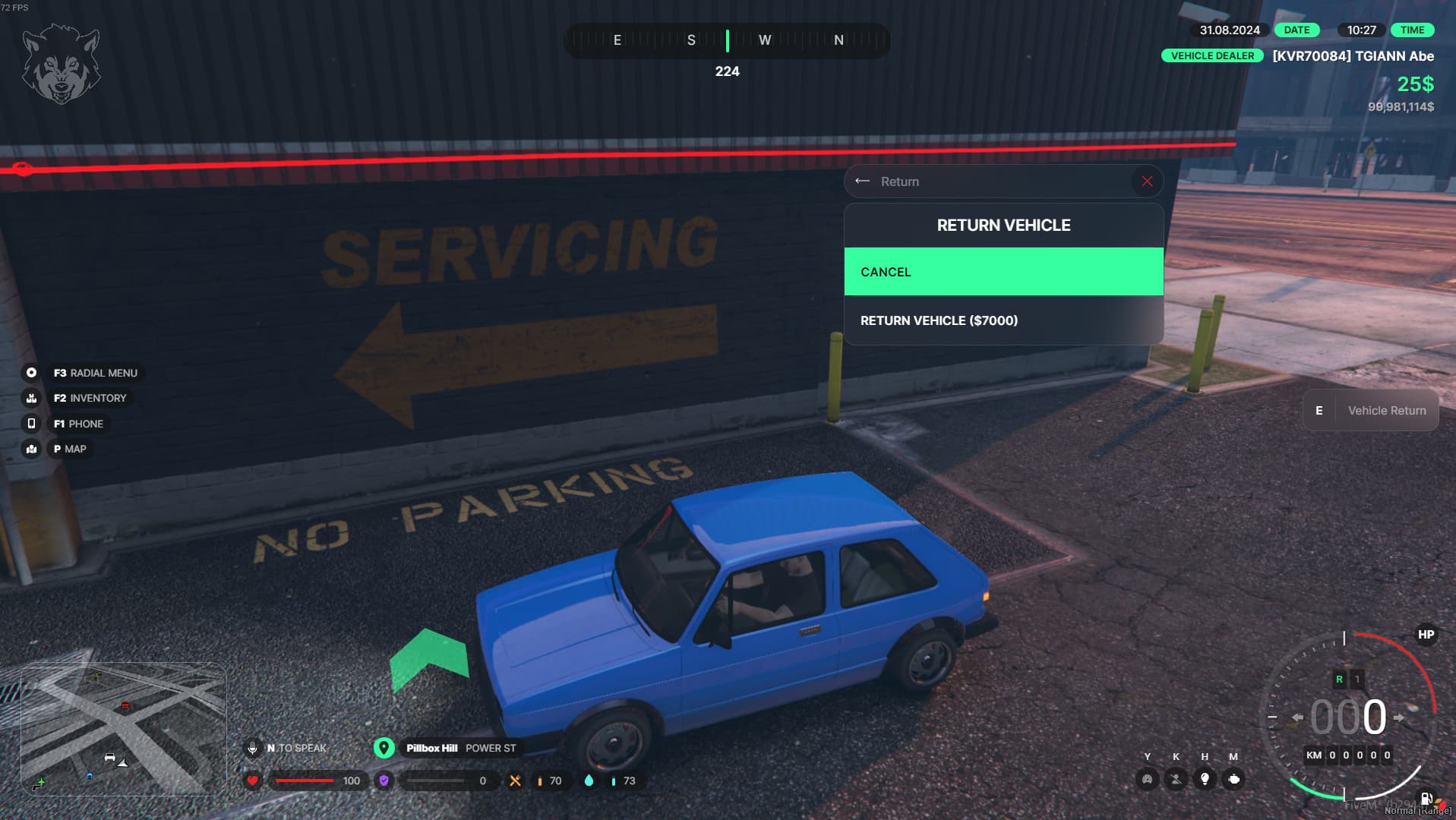Open the minimap
The width and height of the screenshot is (1456, 820).
click(123, 729)
